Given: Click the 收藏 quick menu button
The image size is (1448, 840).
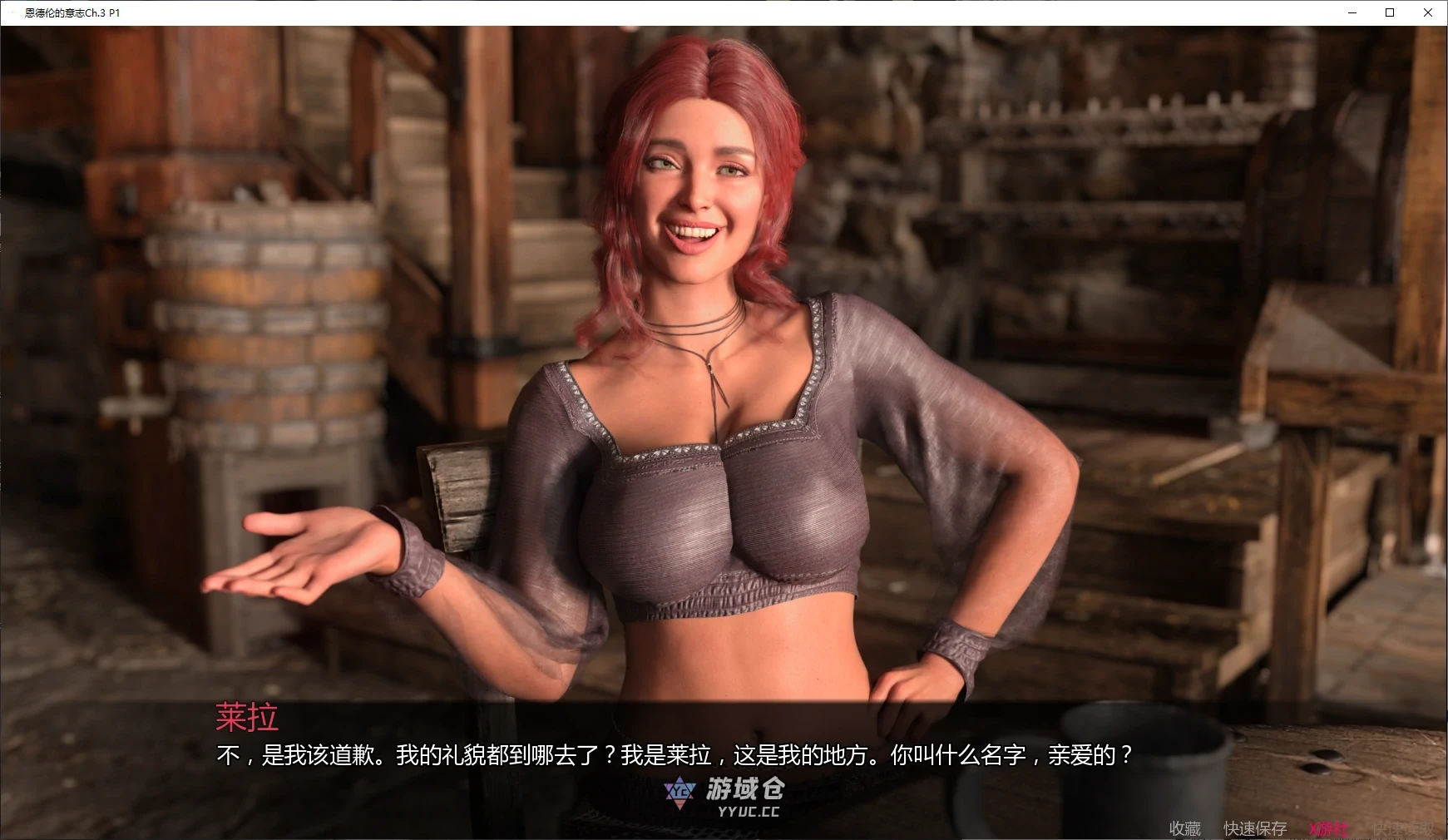Looking at the screenshot, I should coord(1184,828).
